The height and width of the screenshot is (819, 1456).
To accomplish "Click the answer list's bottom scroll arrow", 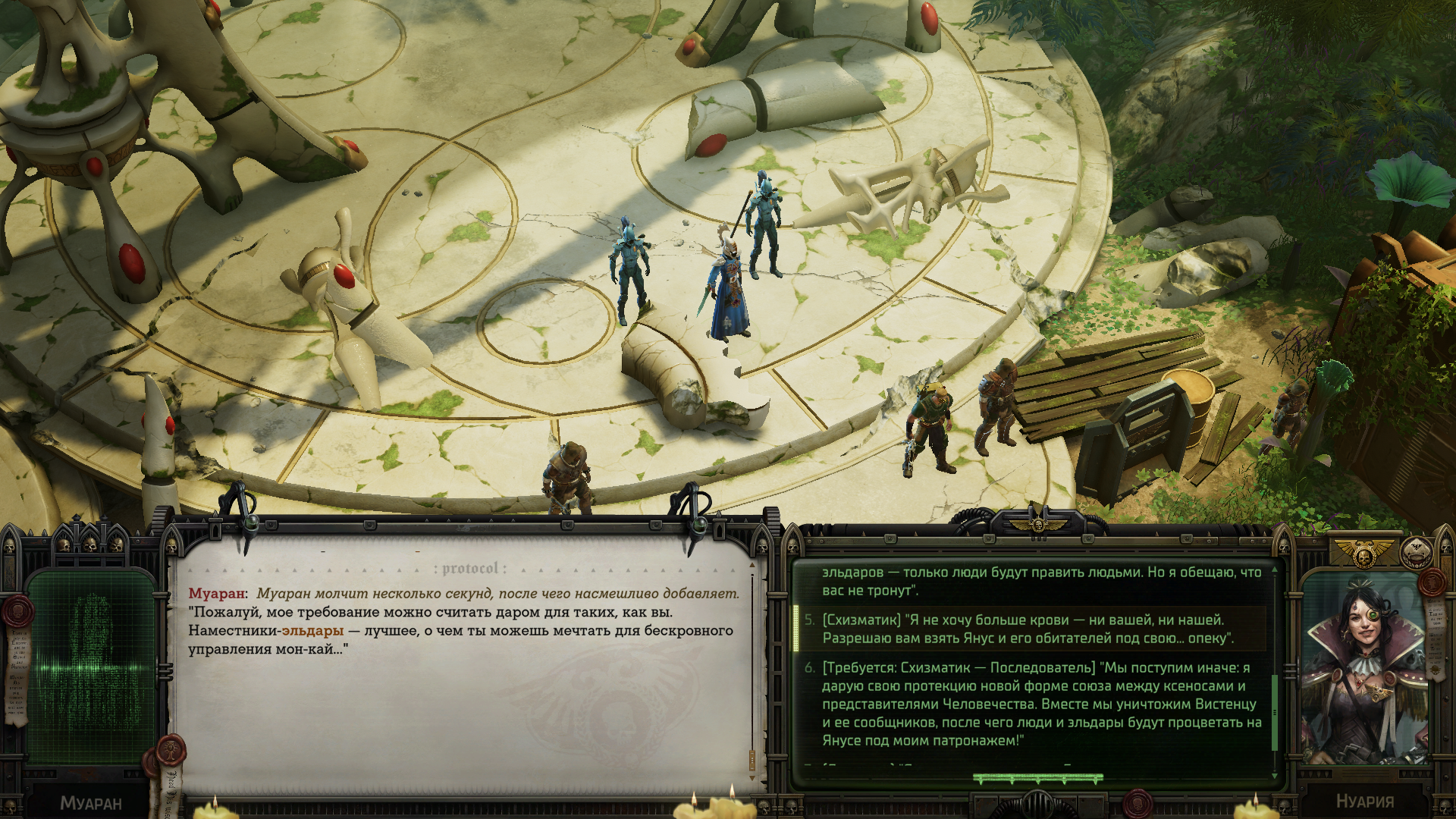I will pyautogui.click(x=1275, y=775).
